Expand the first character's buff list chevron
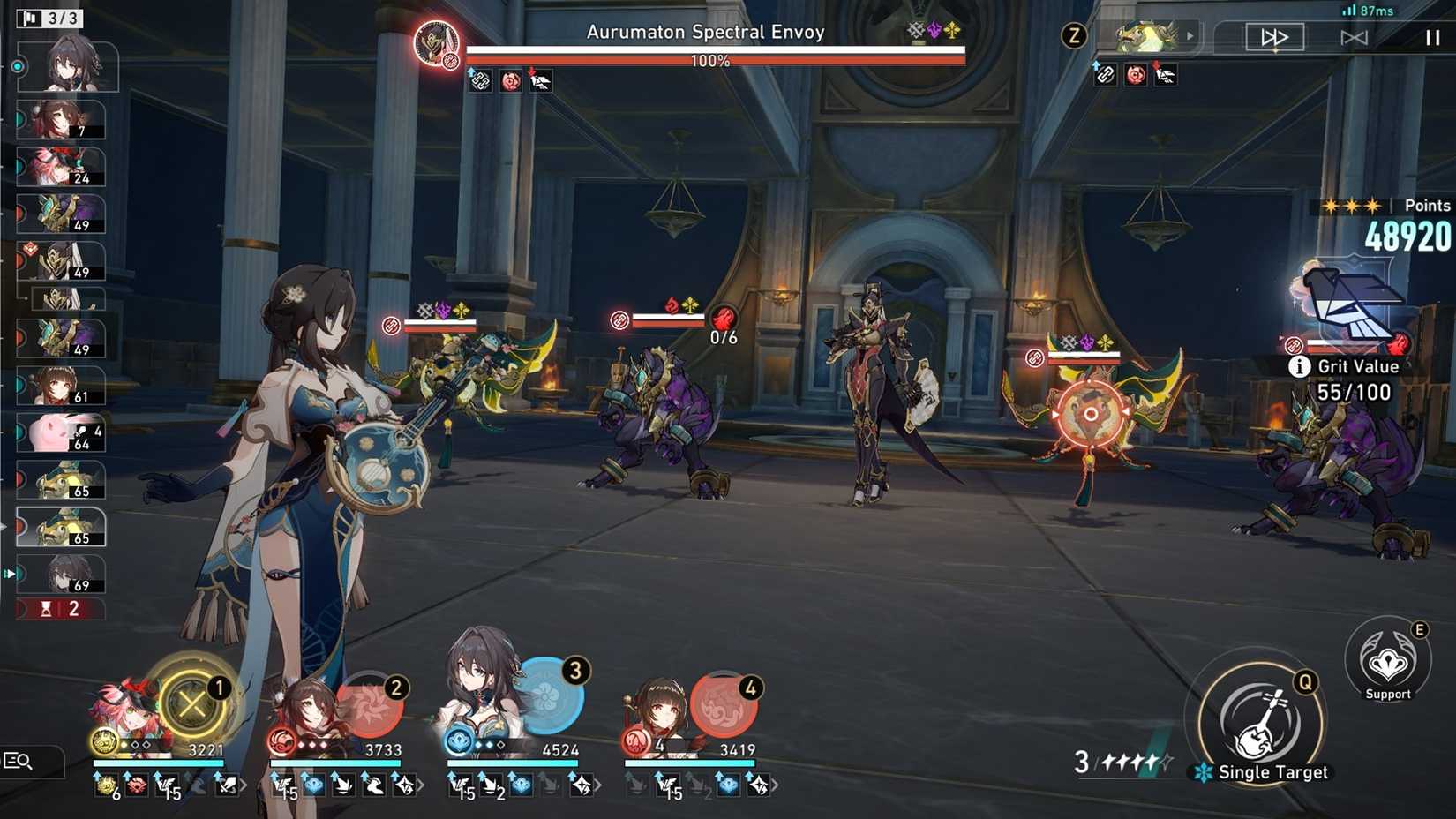 (x=244, y=785)
